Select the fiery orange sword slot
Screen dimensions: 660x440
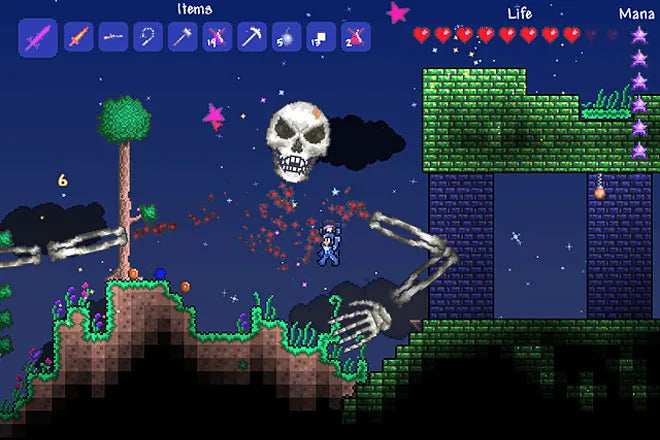click(79, 38)
